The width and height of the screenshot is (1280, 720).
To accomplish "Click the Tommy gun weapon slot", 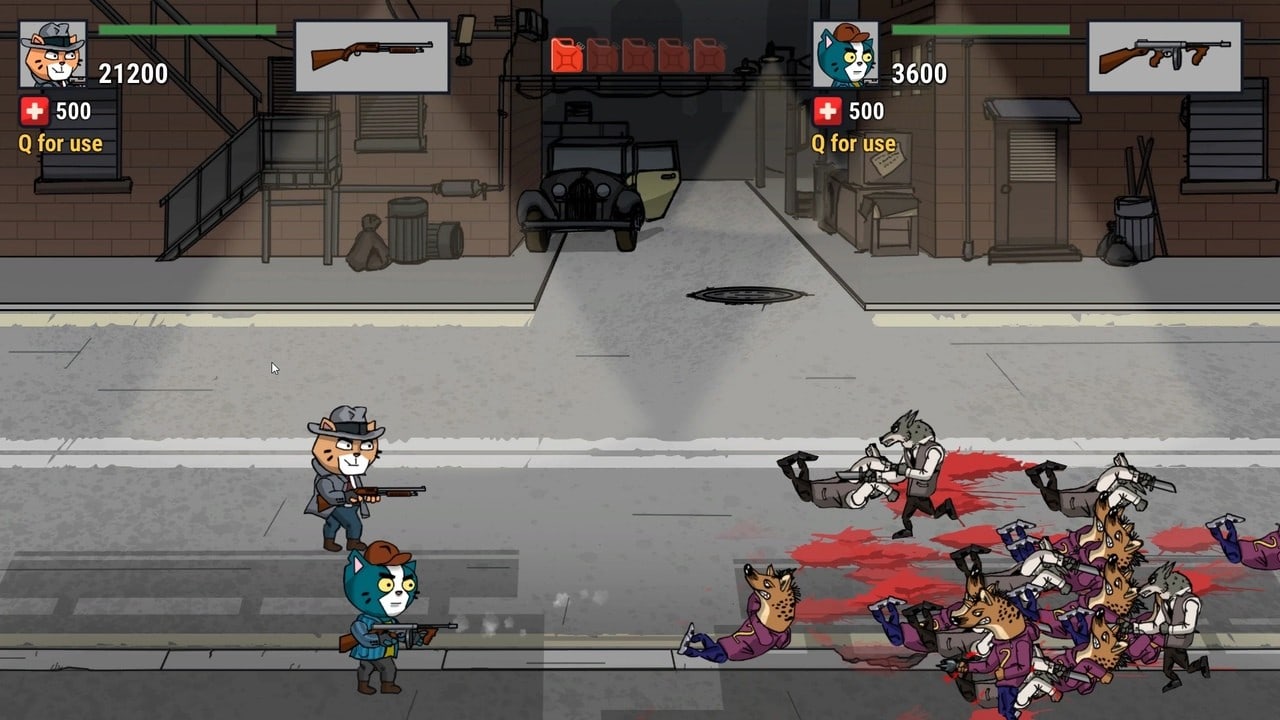I will coord(1164,56).
